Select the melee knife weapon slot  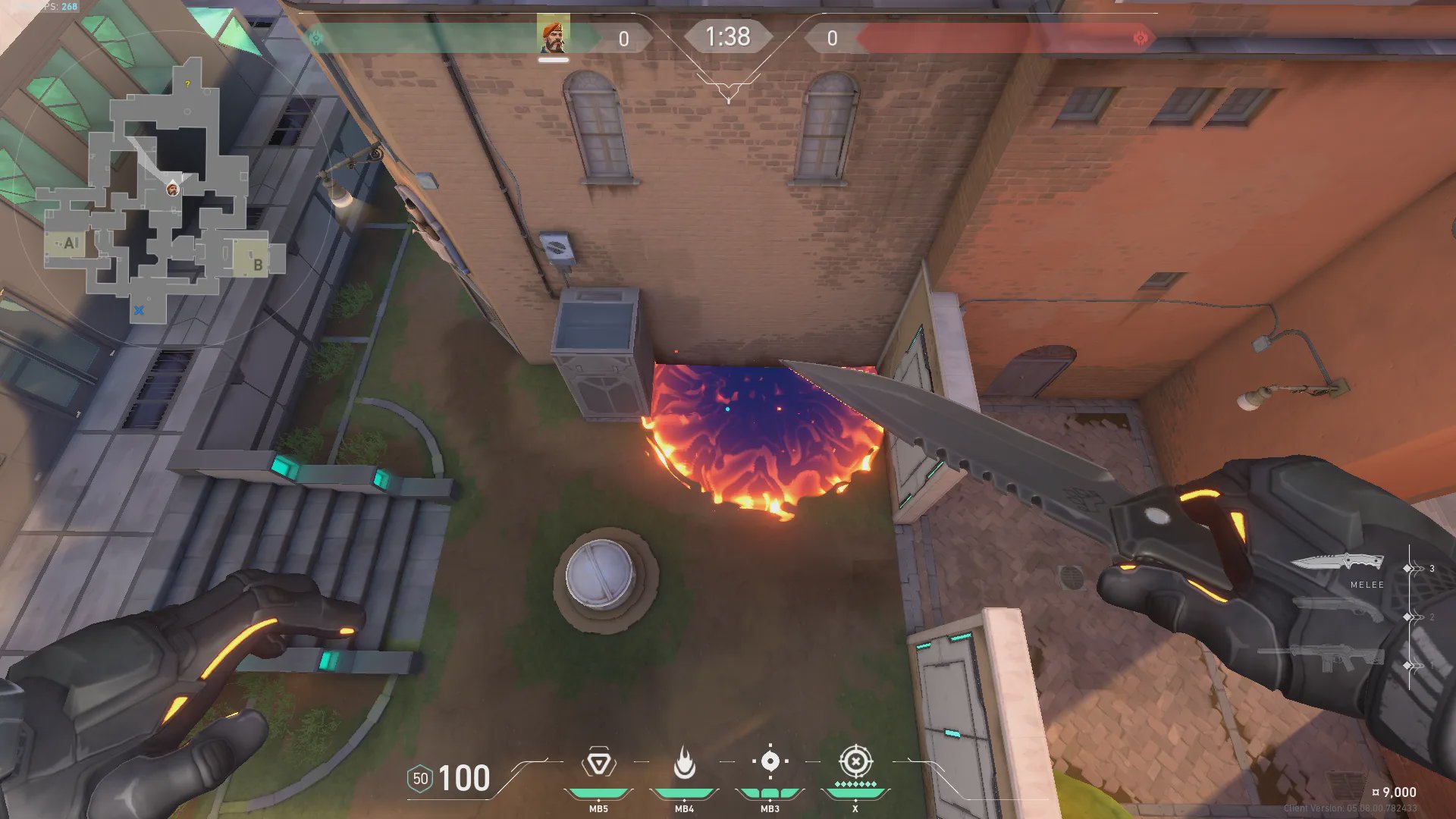pos(1338,563)
